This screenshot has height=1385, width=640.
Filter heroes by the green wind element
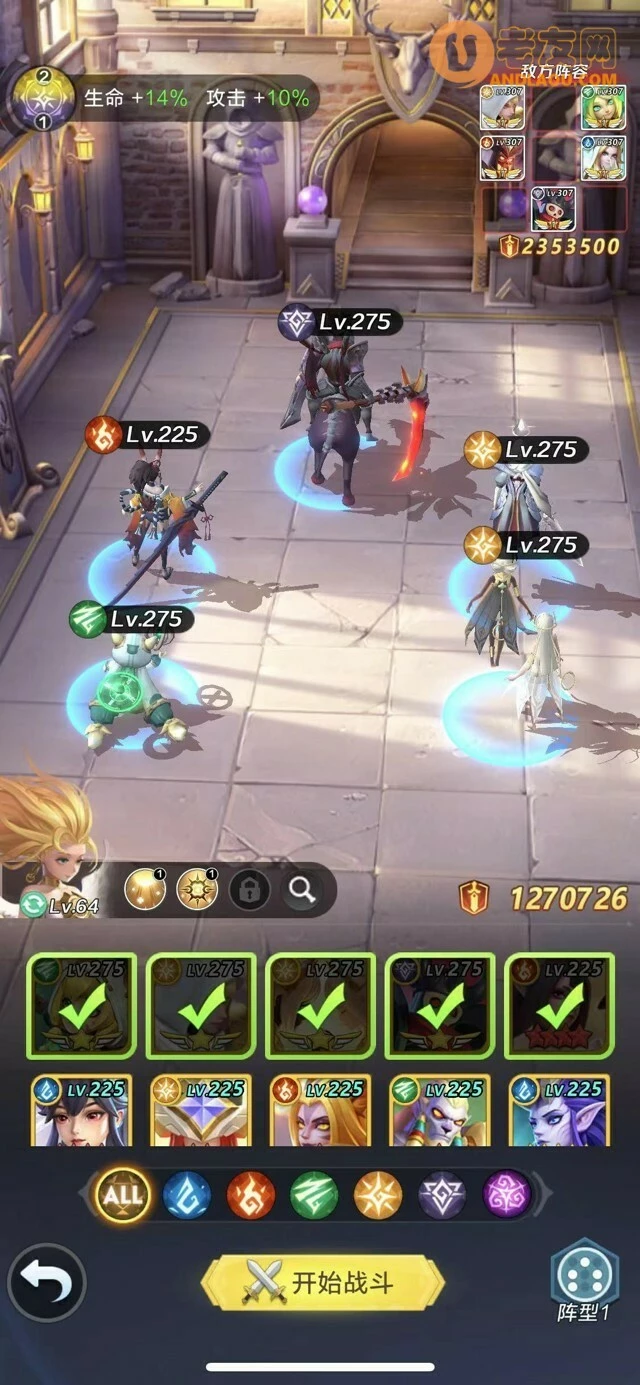[314, 1194]
